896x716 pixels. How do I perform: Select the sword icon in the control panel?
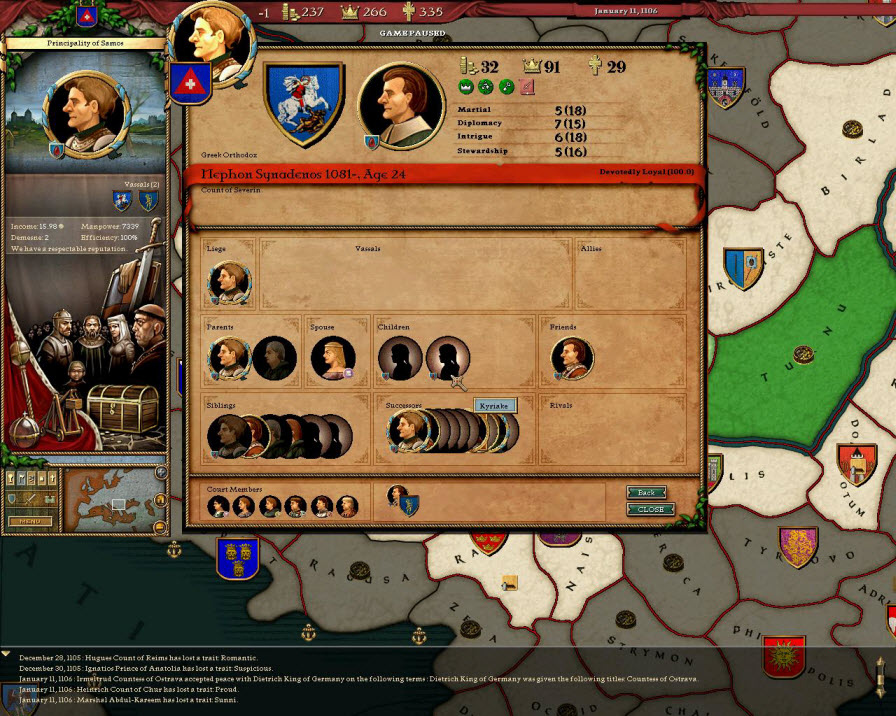[x=28, y=499]
